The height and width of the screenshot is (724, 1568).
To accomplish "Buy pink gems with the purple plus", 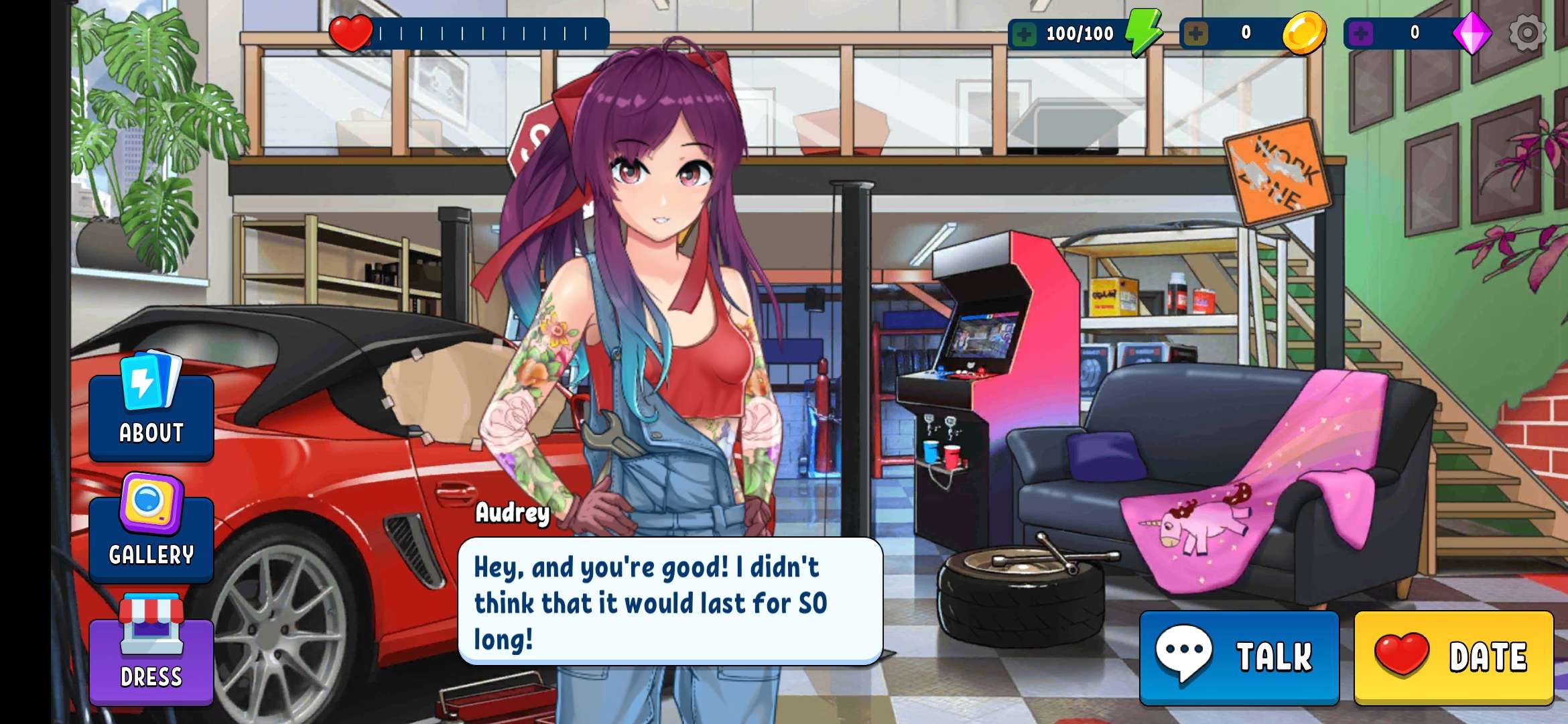I will coord(1360,34).
